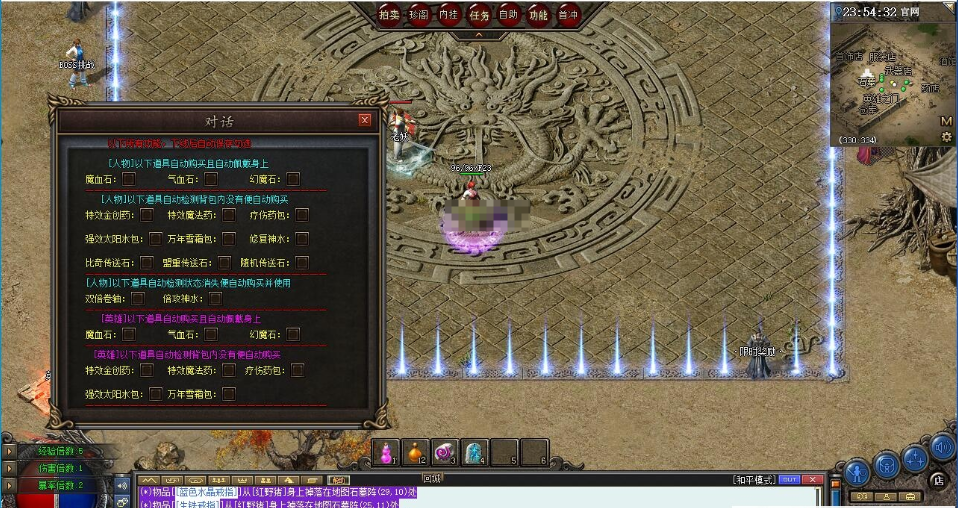Enable the 双倍卷轴 checkbox
Viewport: 958px width, 508px height.
(x=138, y=298)
